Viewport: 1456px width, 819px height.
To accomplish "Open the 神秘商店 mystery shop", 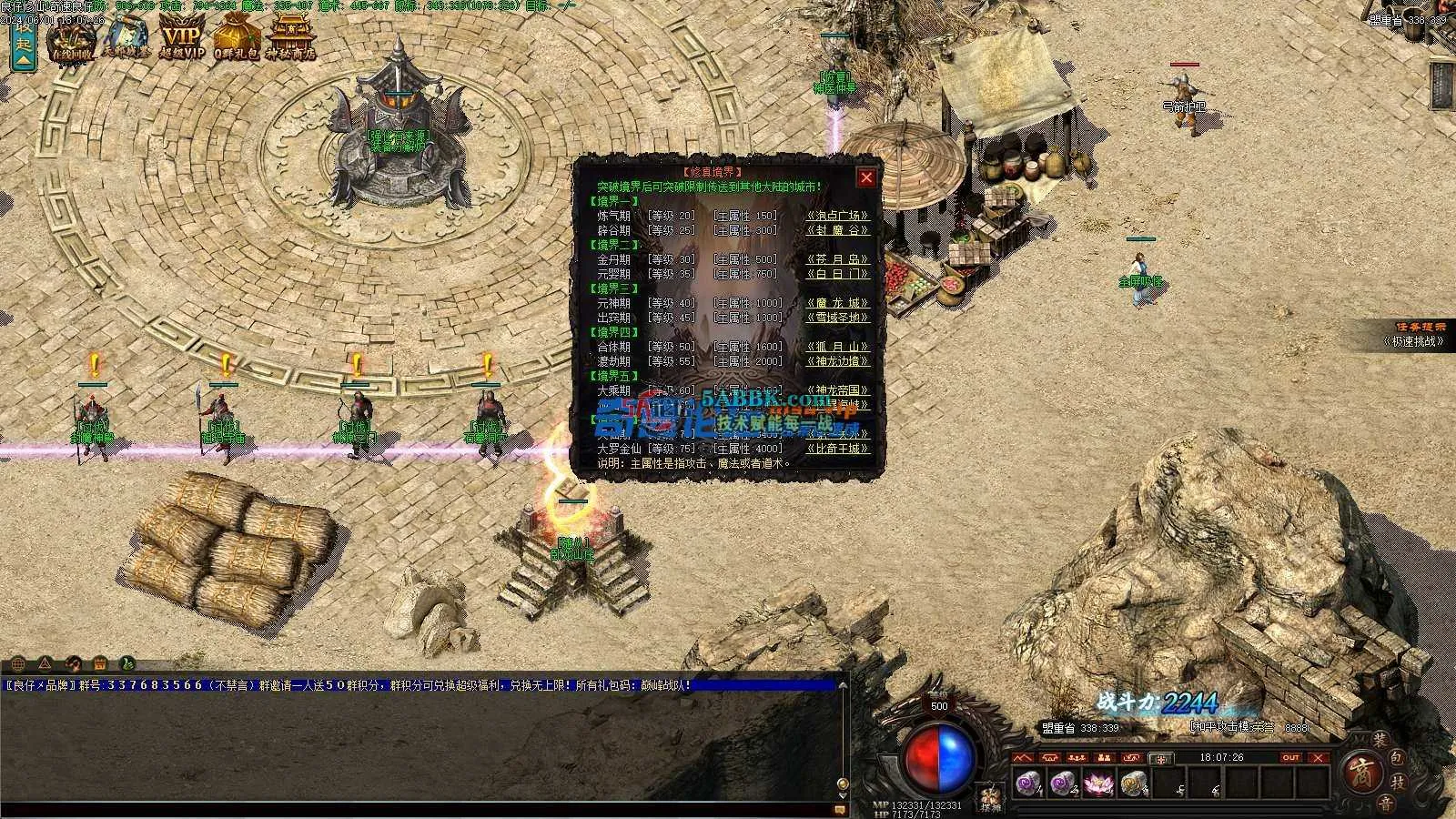I will [x=291, y=38].
